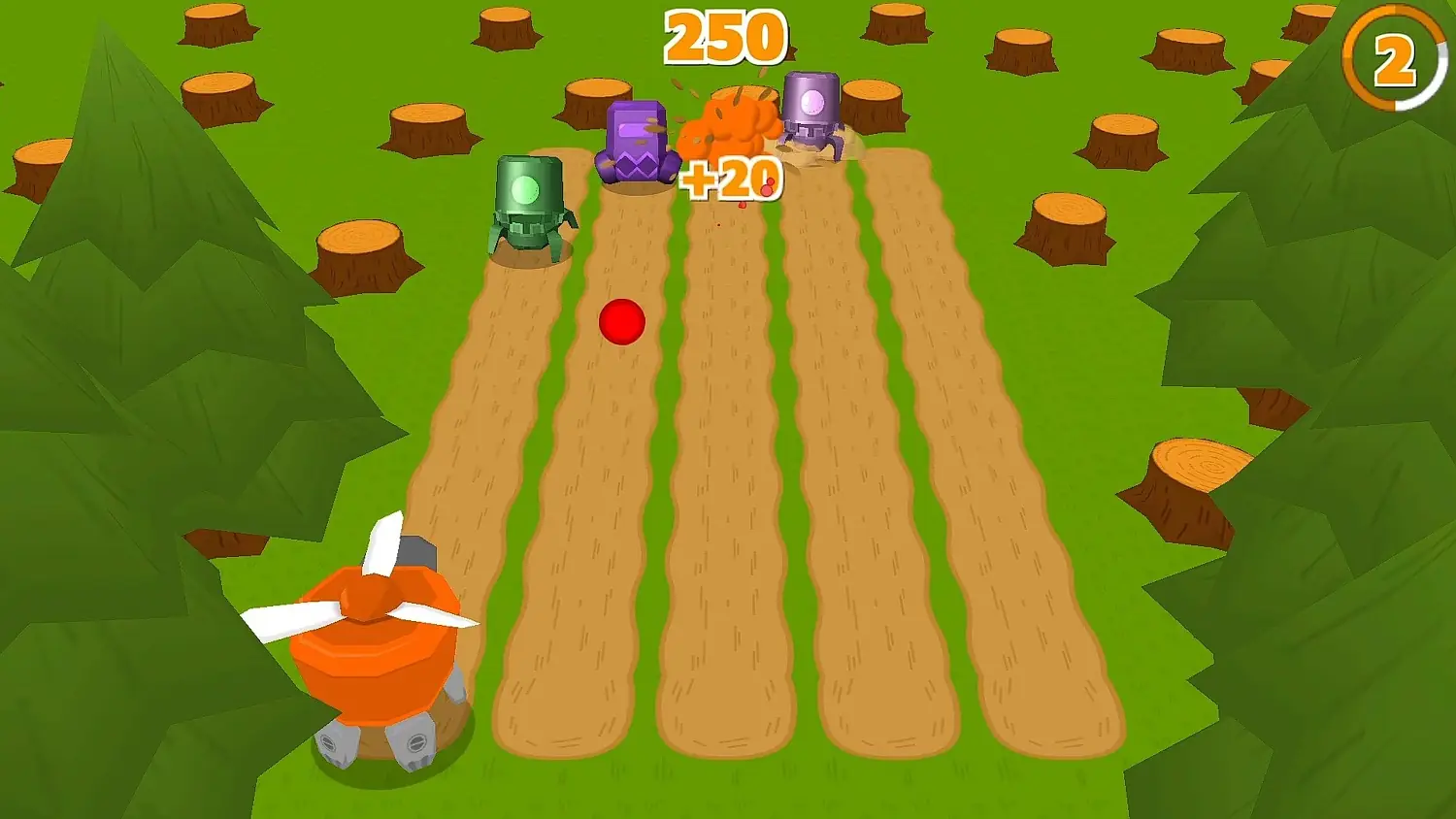The image size is (1456, 819).
Task: Click the glowing face of the violet robot
Action: point(813,100)
